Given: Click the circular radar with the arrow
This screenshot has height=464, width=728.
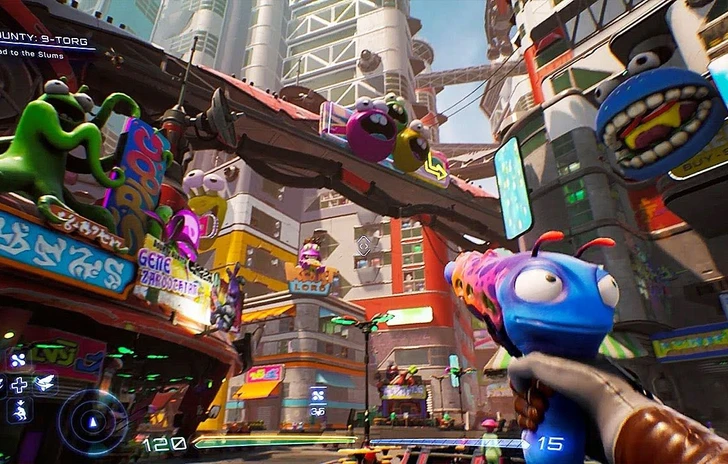Looking at the screenshot, I should pos(92,421).
